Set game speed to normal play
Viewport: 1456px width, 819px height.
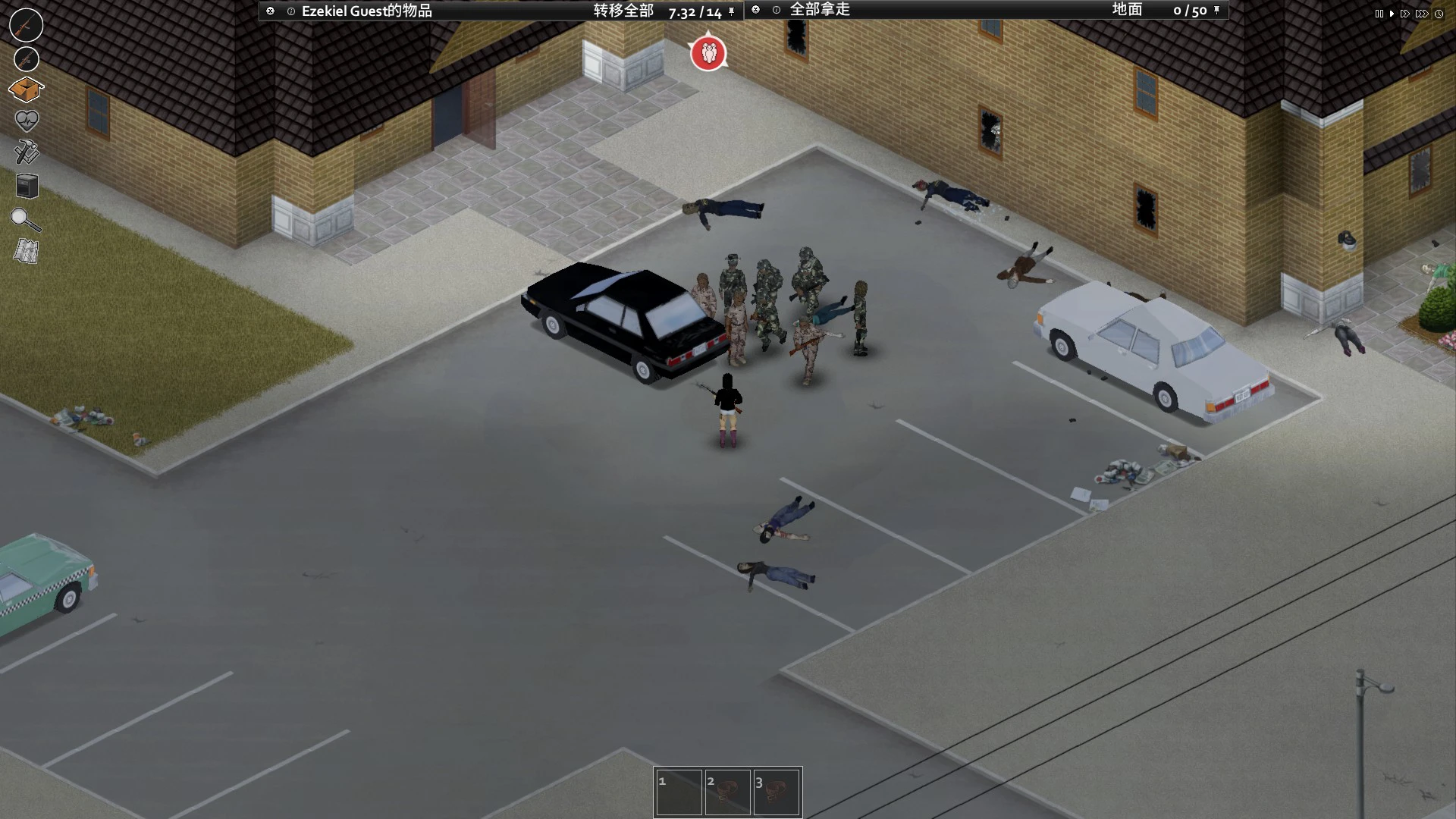(x=1392, y=14)
